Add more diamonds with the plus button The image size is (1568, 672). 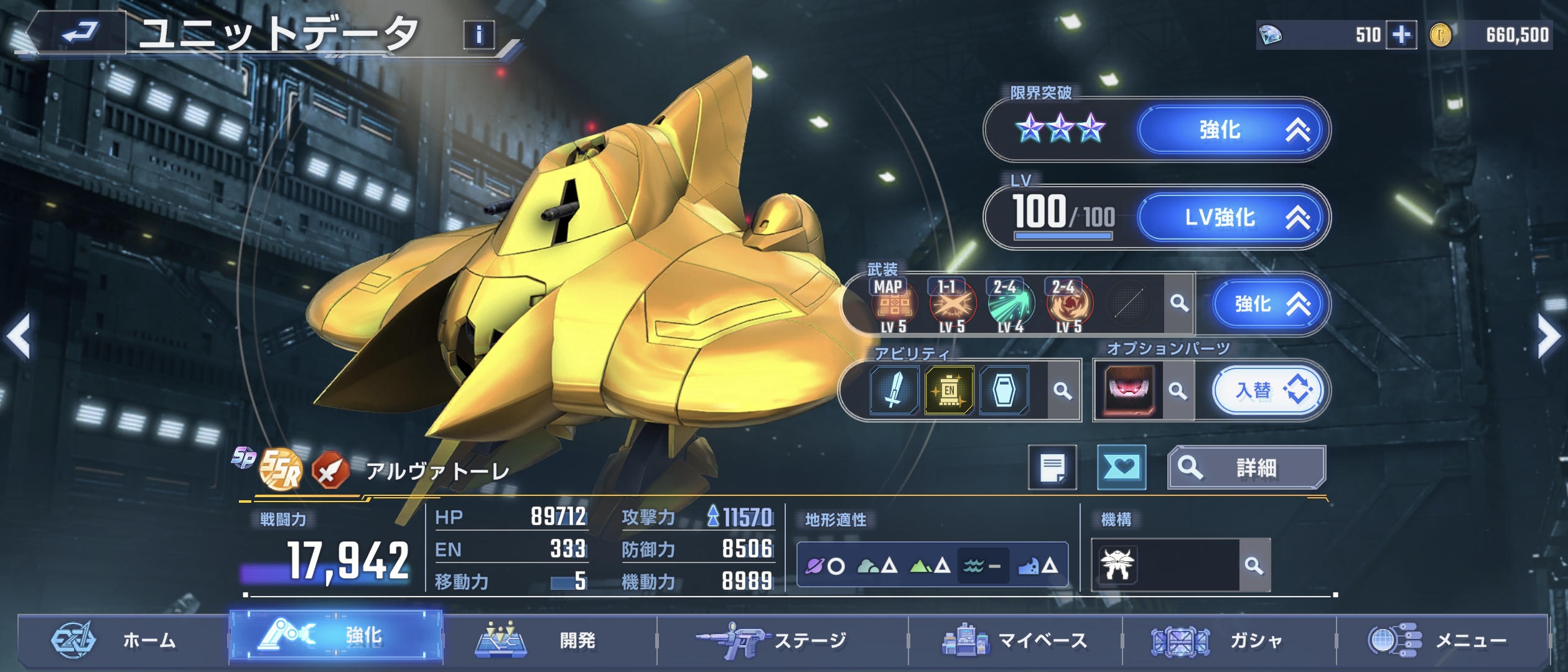[x=1401, y=35]
